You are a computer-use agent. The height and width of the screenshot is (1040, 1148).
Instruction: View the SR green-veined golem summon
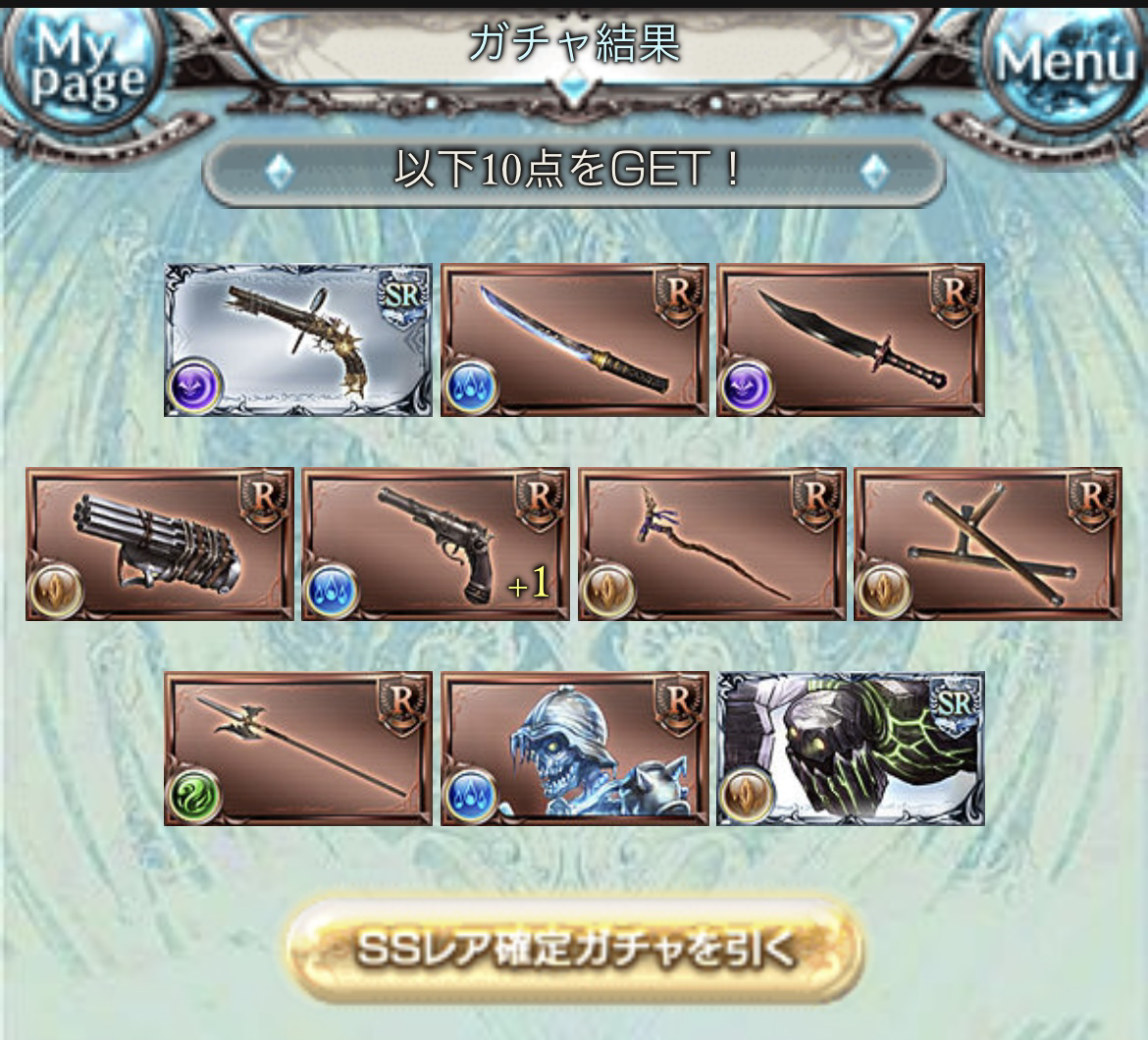(850, 748)
